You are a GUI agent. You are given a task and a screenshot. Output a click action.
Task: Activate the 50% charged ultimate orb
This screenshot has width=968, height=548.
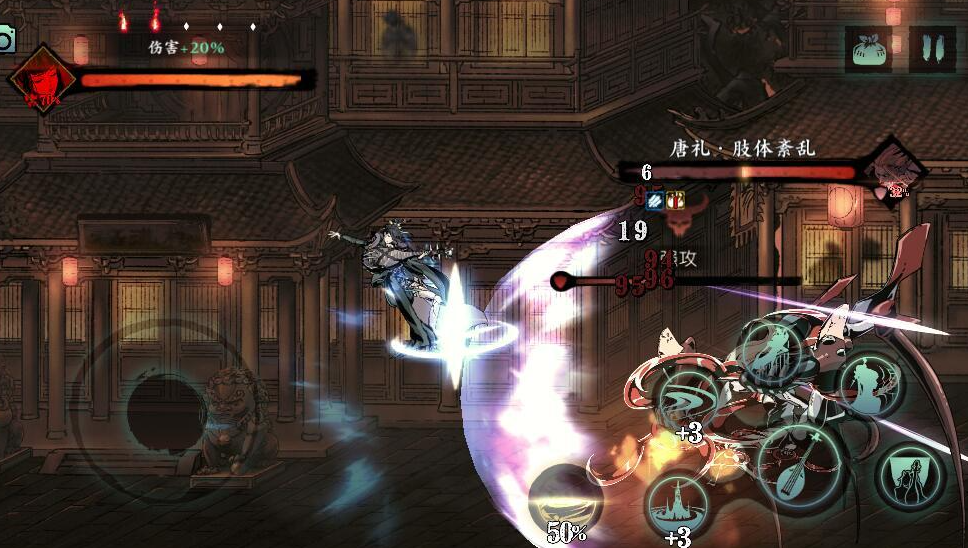tap(565, 502)
